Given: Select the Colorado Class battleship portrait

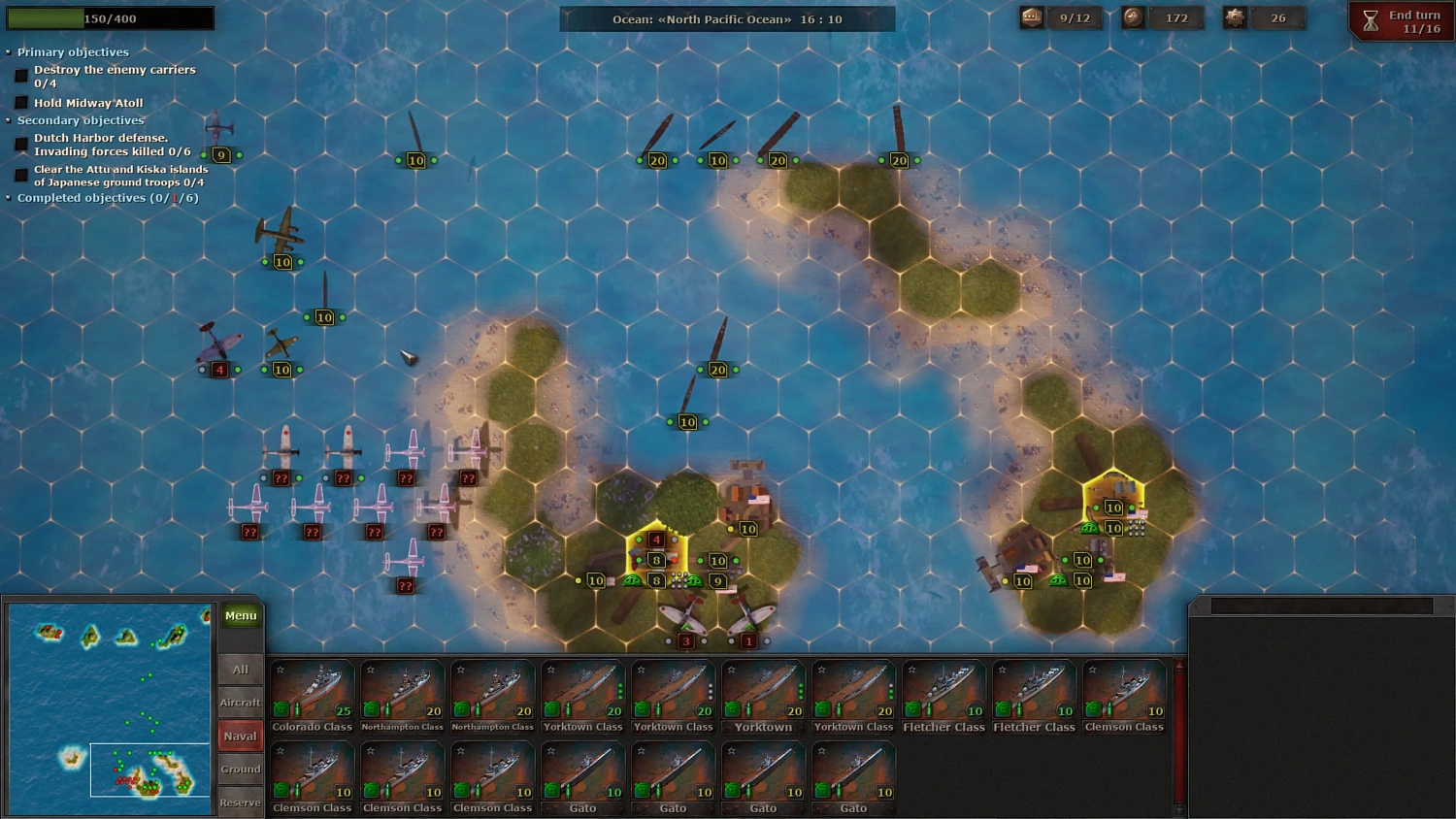Looking at the screenshot, I should click(312, 689).
